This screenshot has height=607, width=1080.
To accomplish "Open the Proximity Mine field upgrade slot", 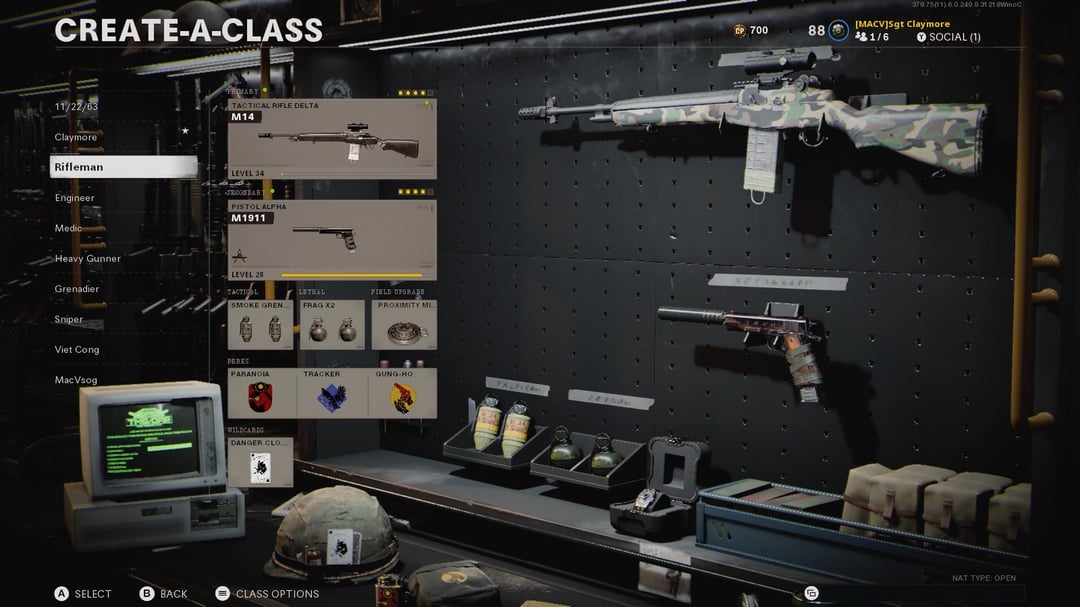I will (404, 324).
